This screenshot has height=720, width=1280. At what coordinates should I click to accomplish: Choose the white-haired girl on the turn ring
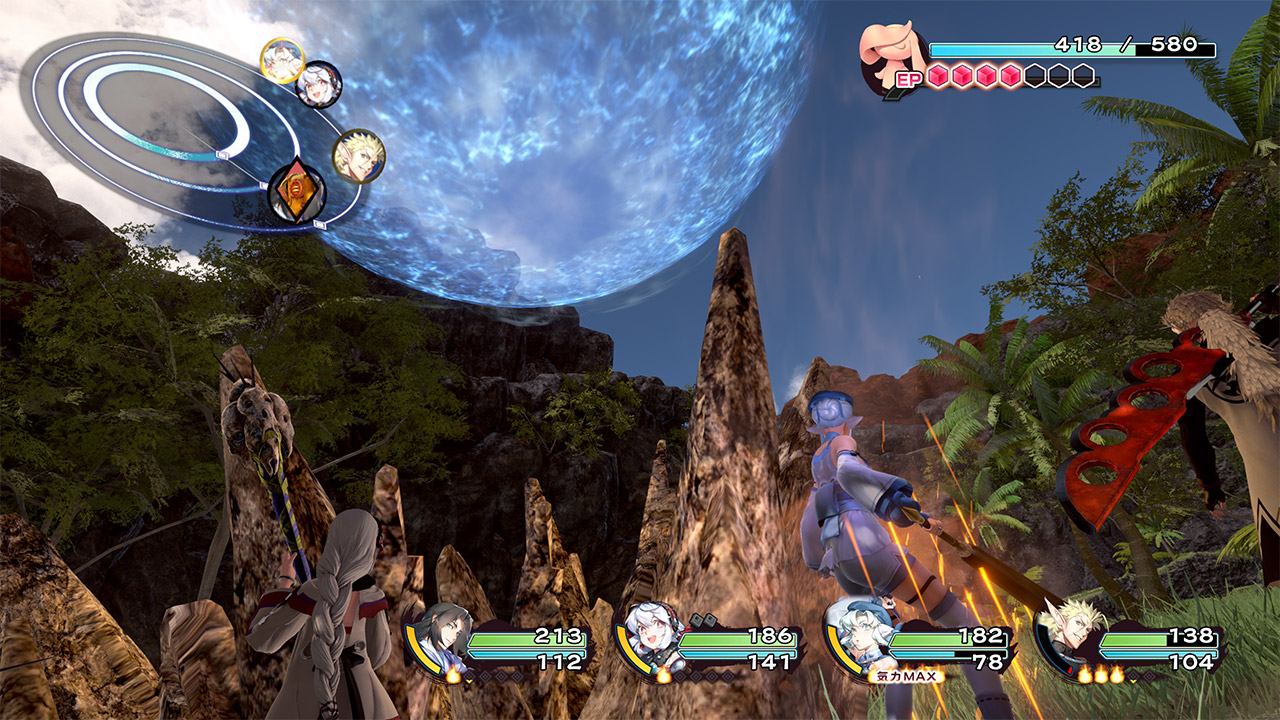(319, 84)
